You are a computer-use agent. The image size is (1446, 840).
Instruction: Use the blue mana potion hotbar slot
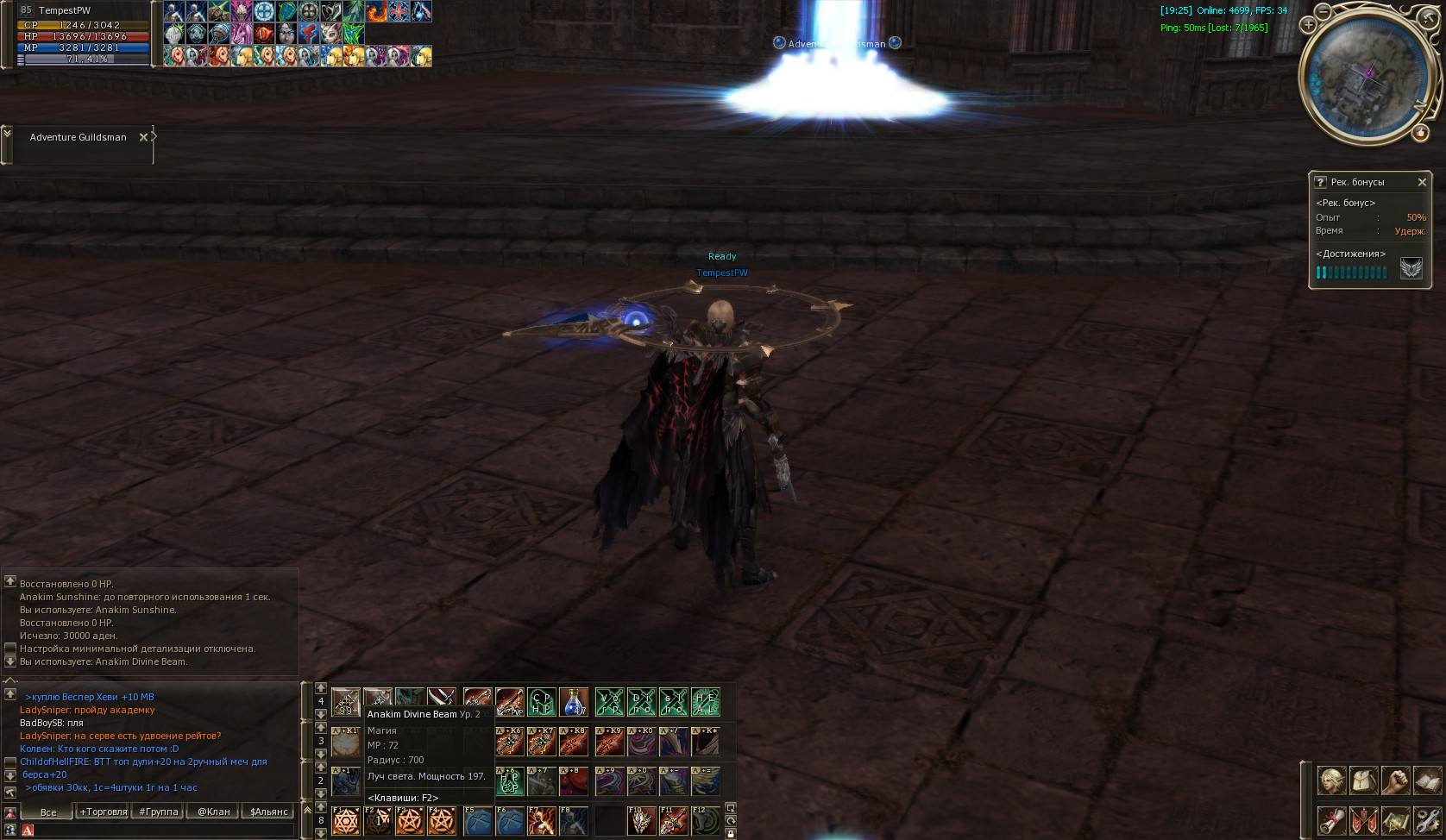tap(574, 702)
